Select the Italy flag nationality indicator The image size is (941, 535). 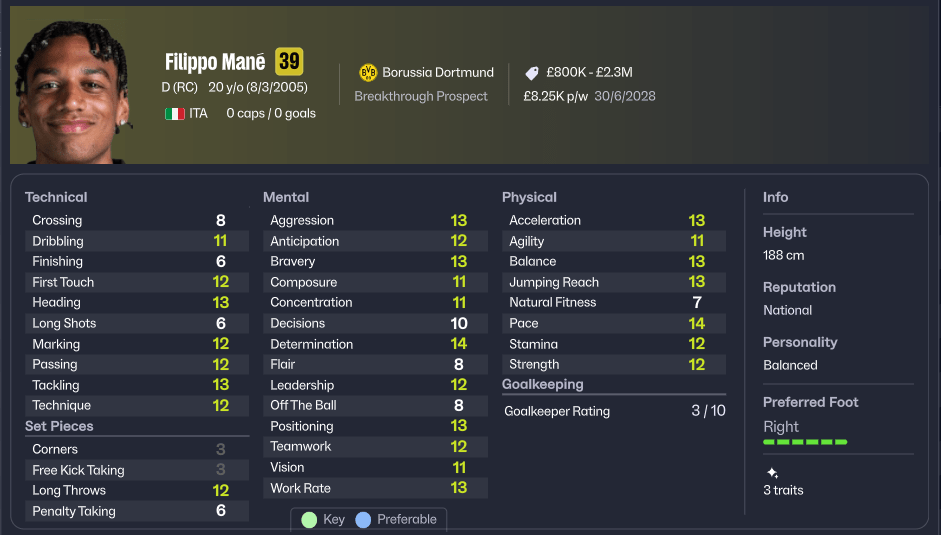[x=175, y=114]
